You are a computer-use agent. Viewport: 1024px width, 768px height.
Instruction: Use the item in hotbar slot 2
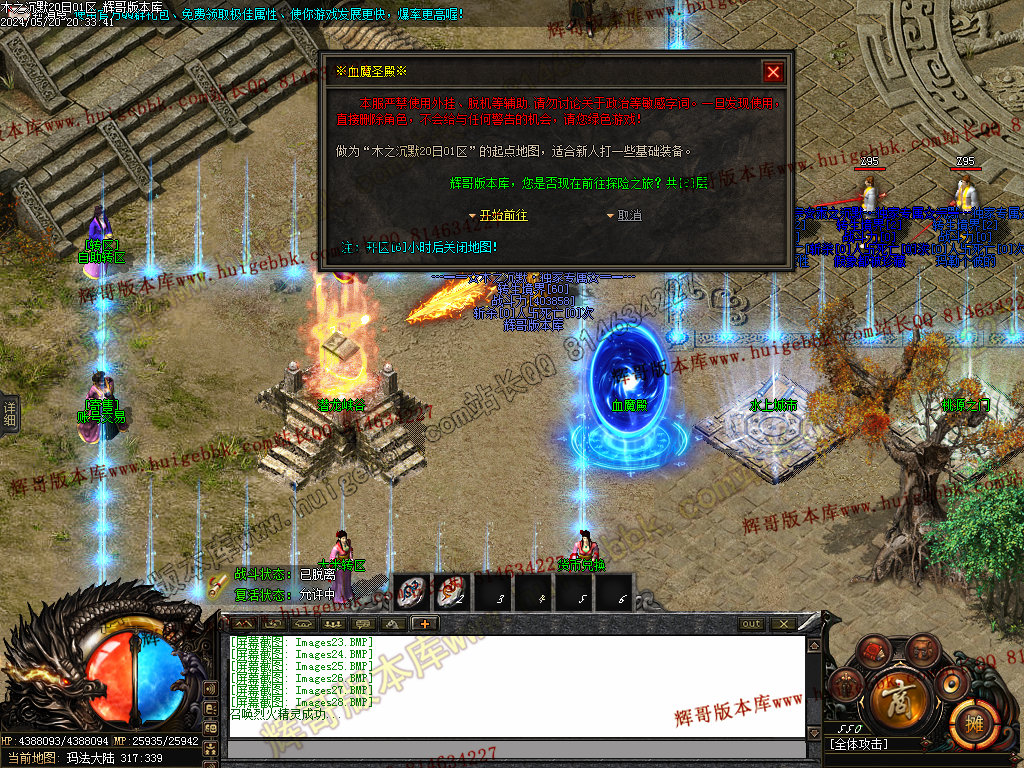click(451, 591)
